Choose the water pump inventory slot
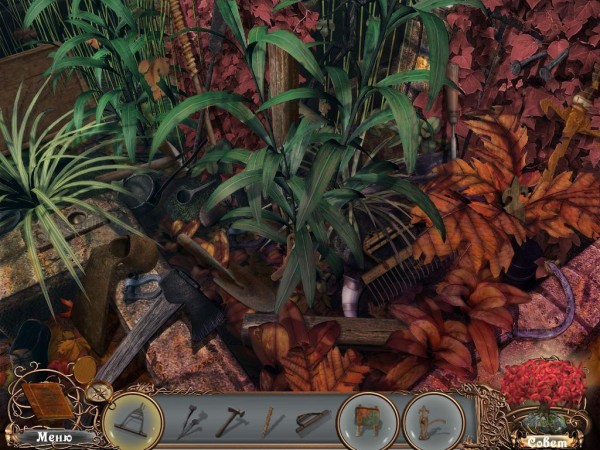The image size is (600, 450). click(433, 420)
